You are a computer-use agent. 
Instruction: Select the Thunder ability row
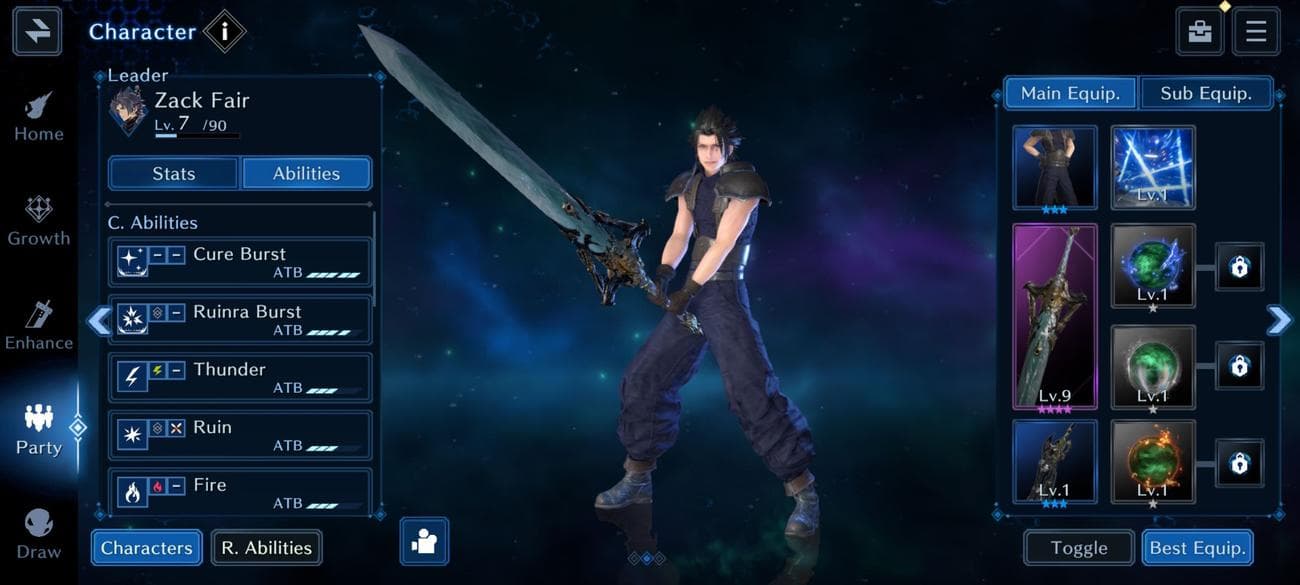[239, 377]
